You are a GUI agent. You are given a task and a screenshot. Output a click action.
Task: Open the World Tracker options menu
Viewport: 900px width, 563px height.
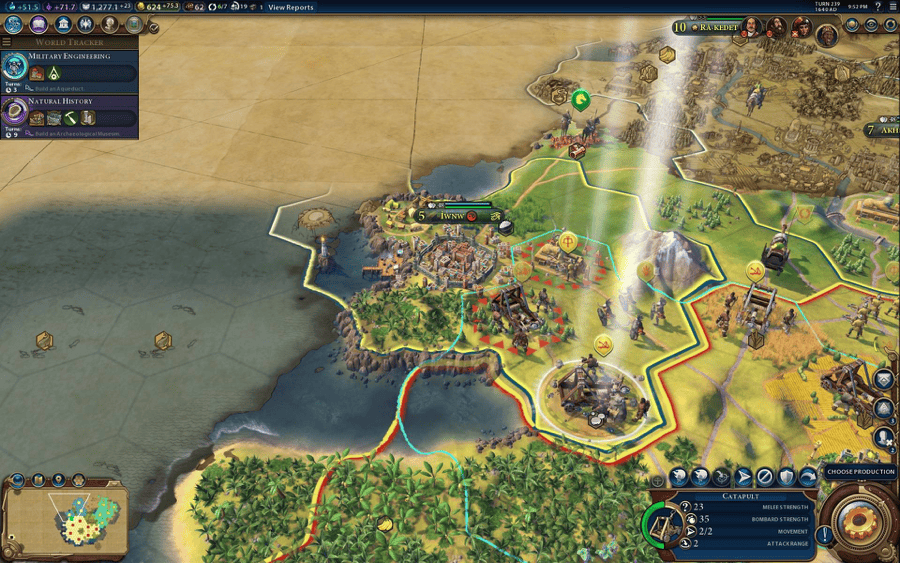pyautogui.click(x=7, y=42)
